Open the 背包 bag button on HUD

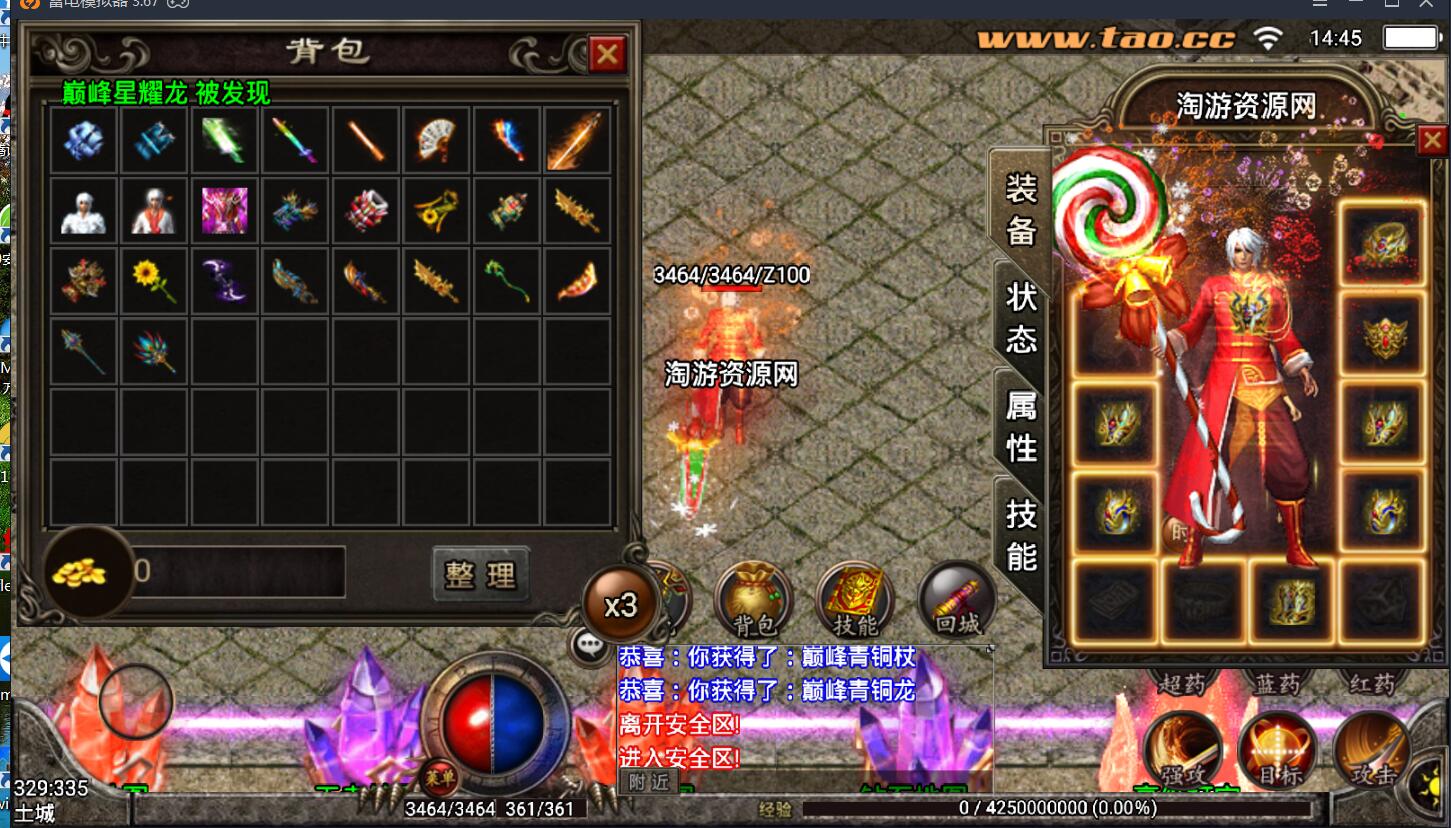point(754,600)
